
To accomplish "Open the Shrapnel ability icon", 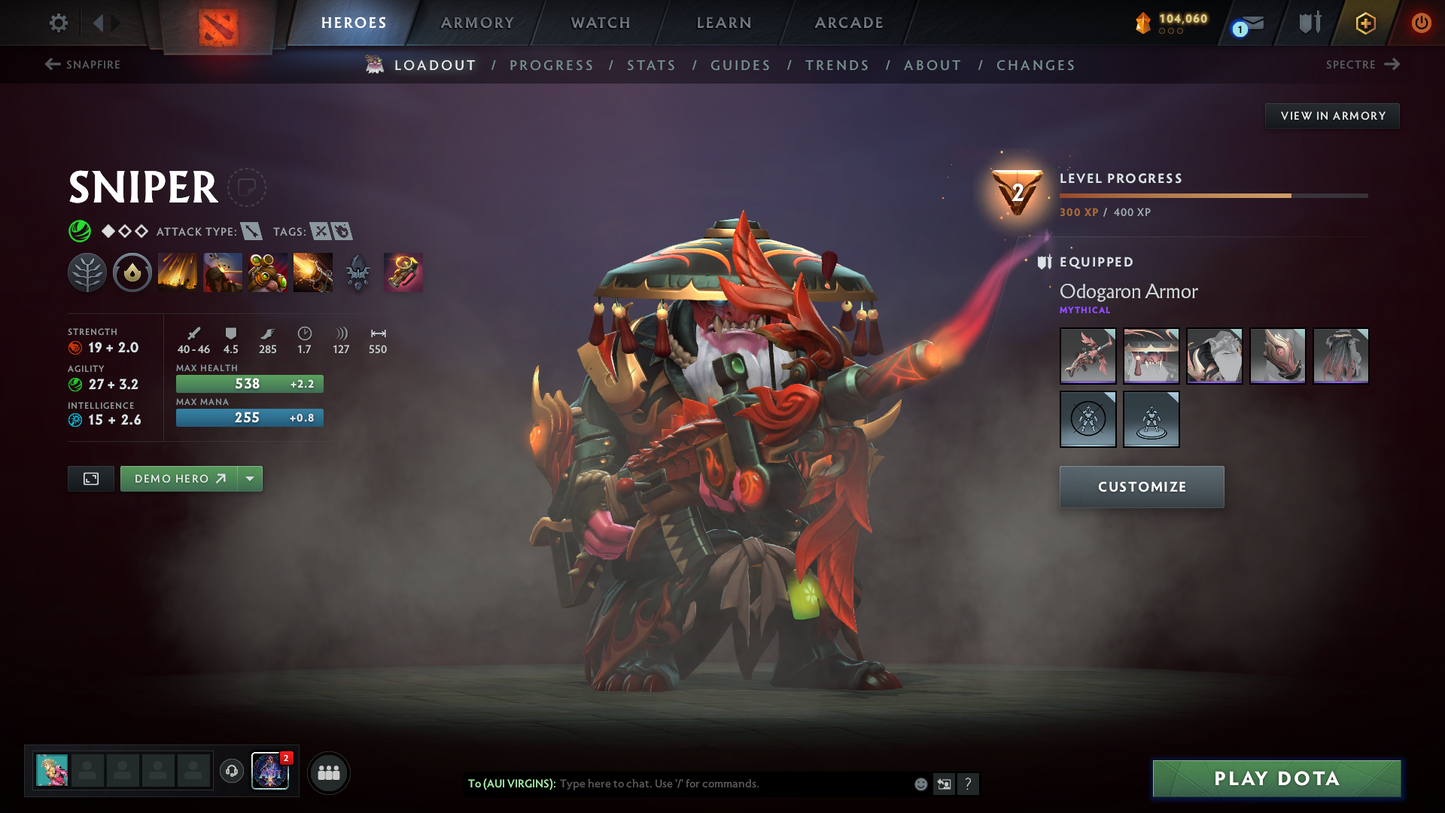I will [178, 271].
